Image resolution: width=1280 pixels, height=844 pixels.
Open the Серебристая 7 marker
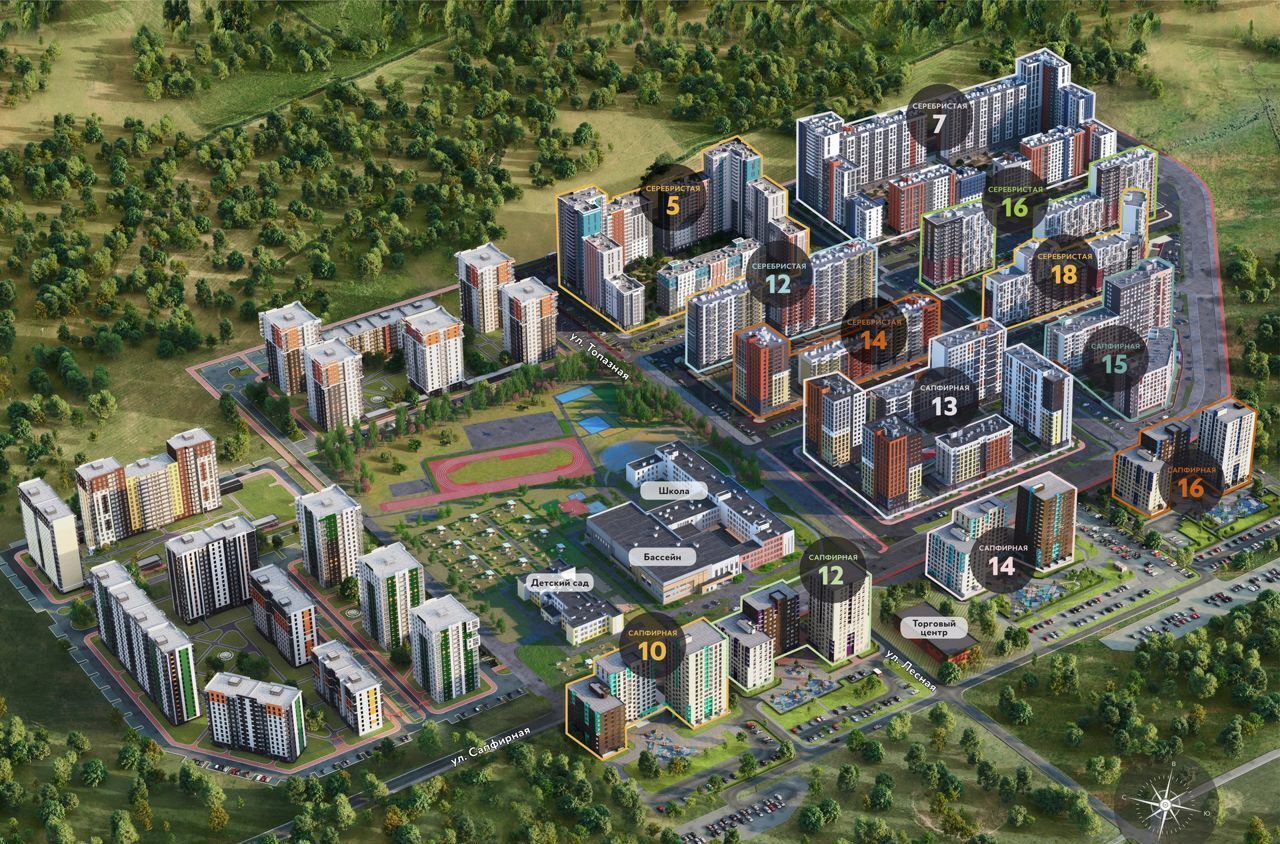click(x=937, y=116)
